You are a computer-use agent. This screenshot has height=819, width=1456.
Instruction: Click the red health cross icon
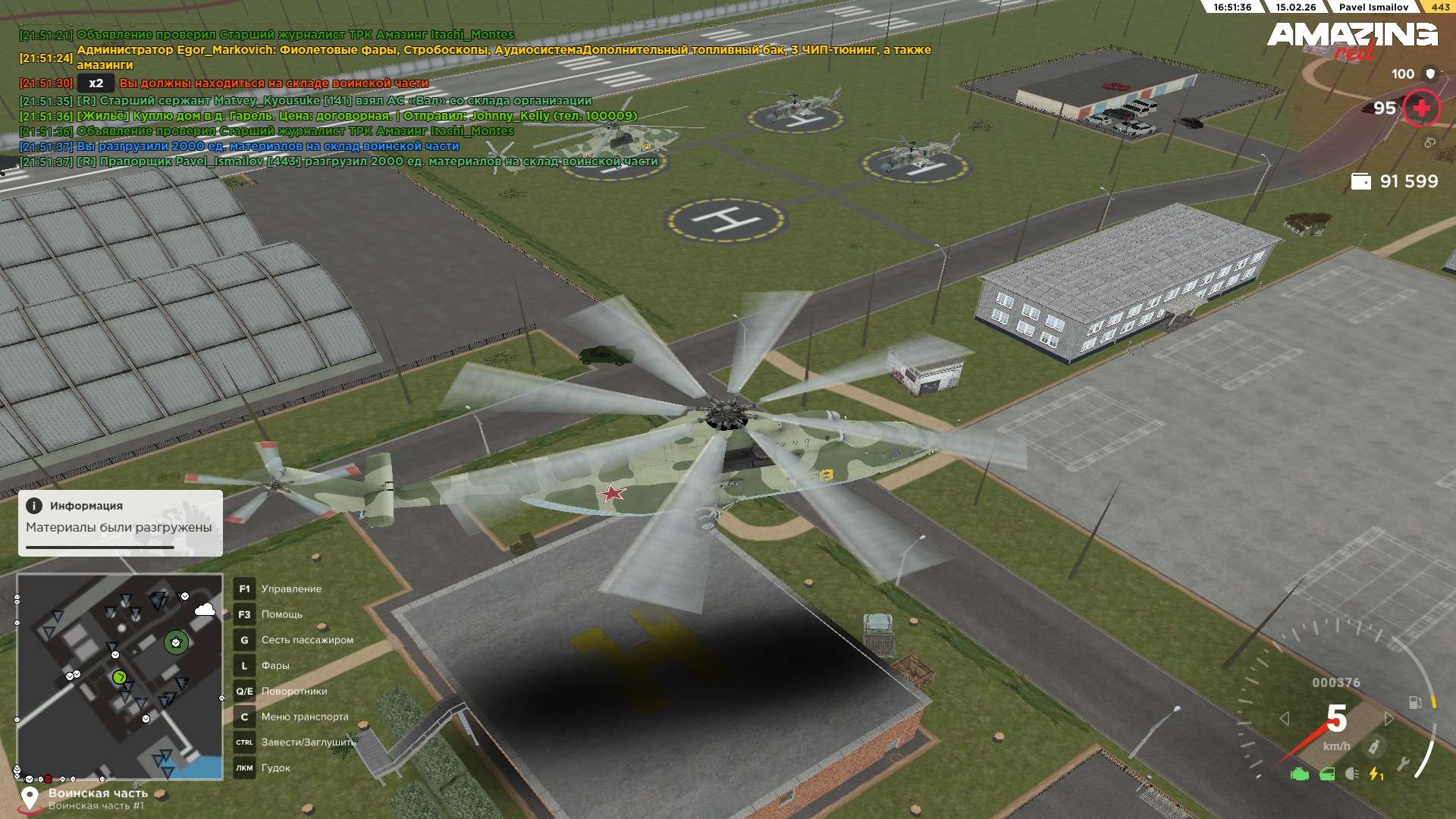coord(1421,108)
